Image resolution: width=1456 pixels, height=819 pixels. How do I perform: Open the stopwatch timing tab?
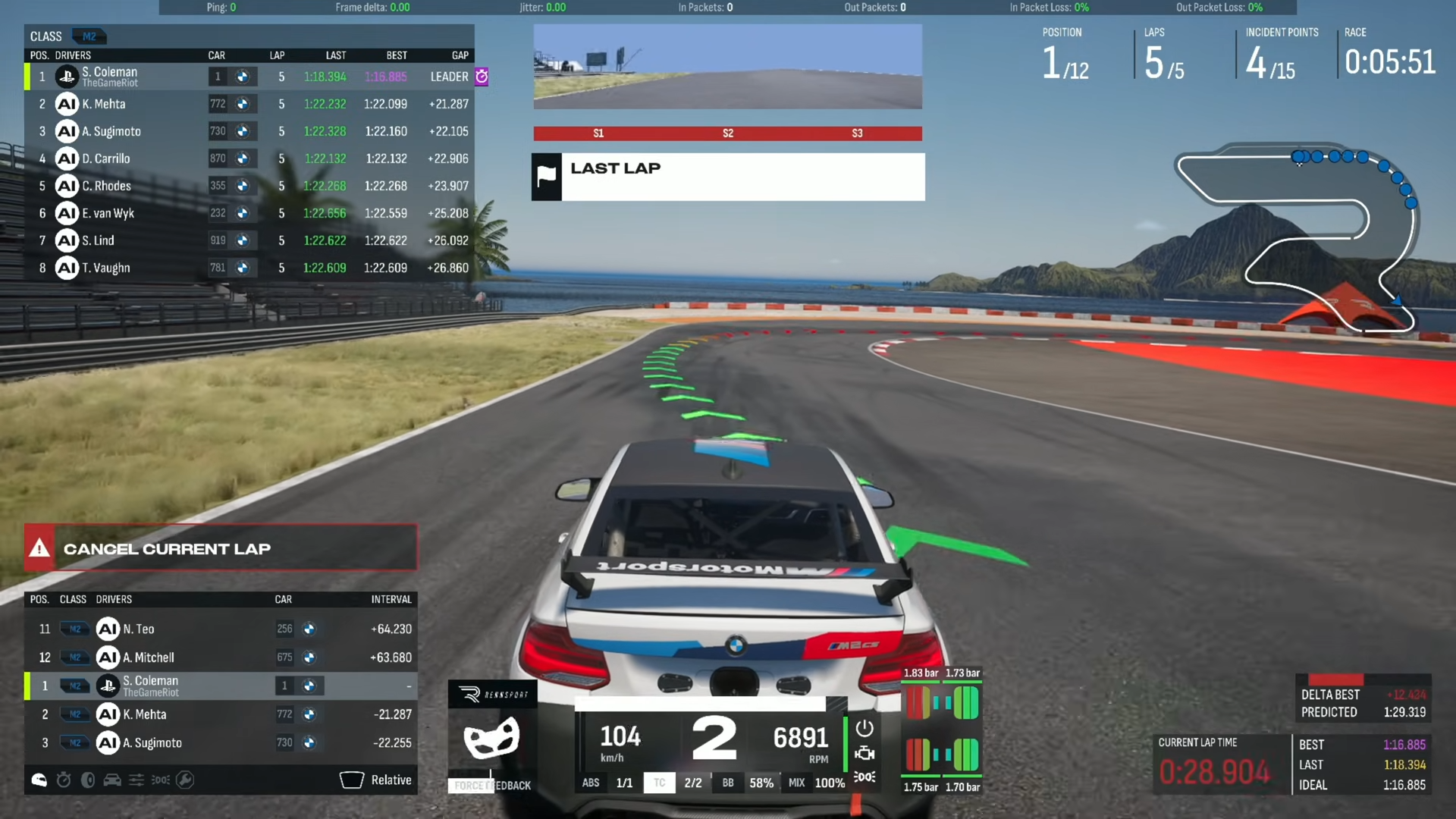tap(64, 780)
